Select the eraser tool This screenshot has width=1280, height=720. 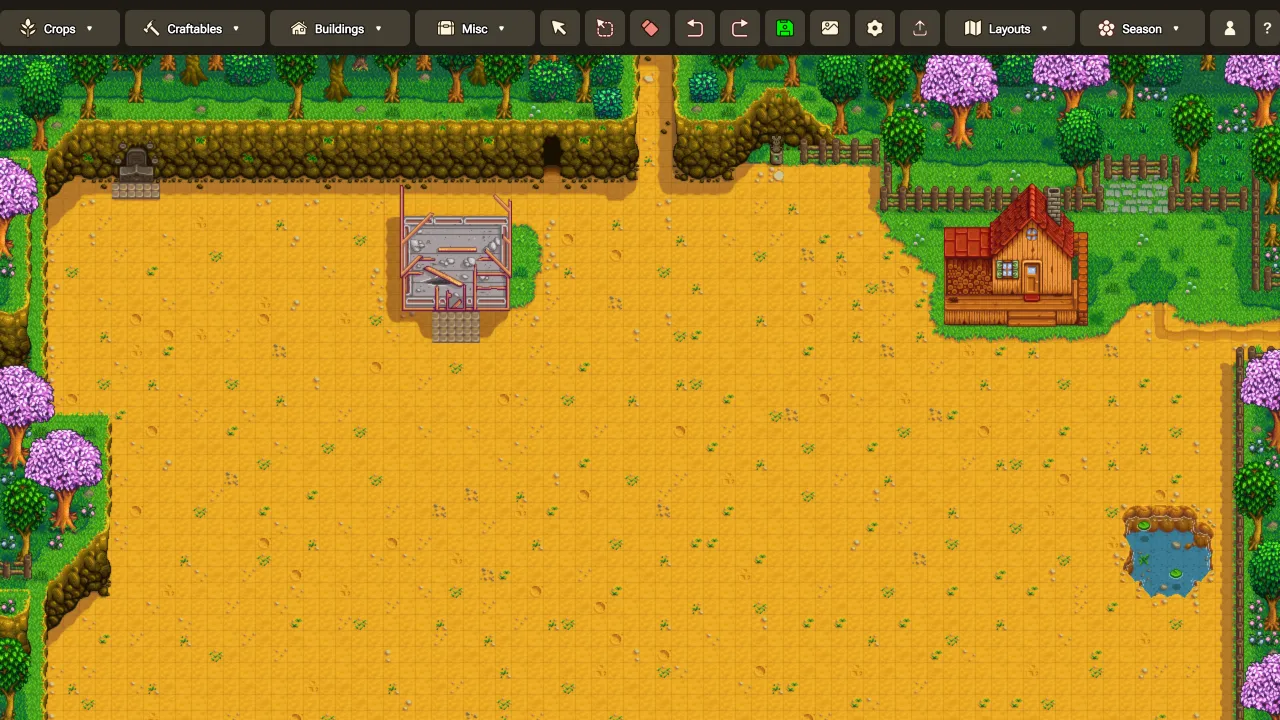click(x=649, y=28)
